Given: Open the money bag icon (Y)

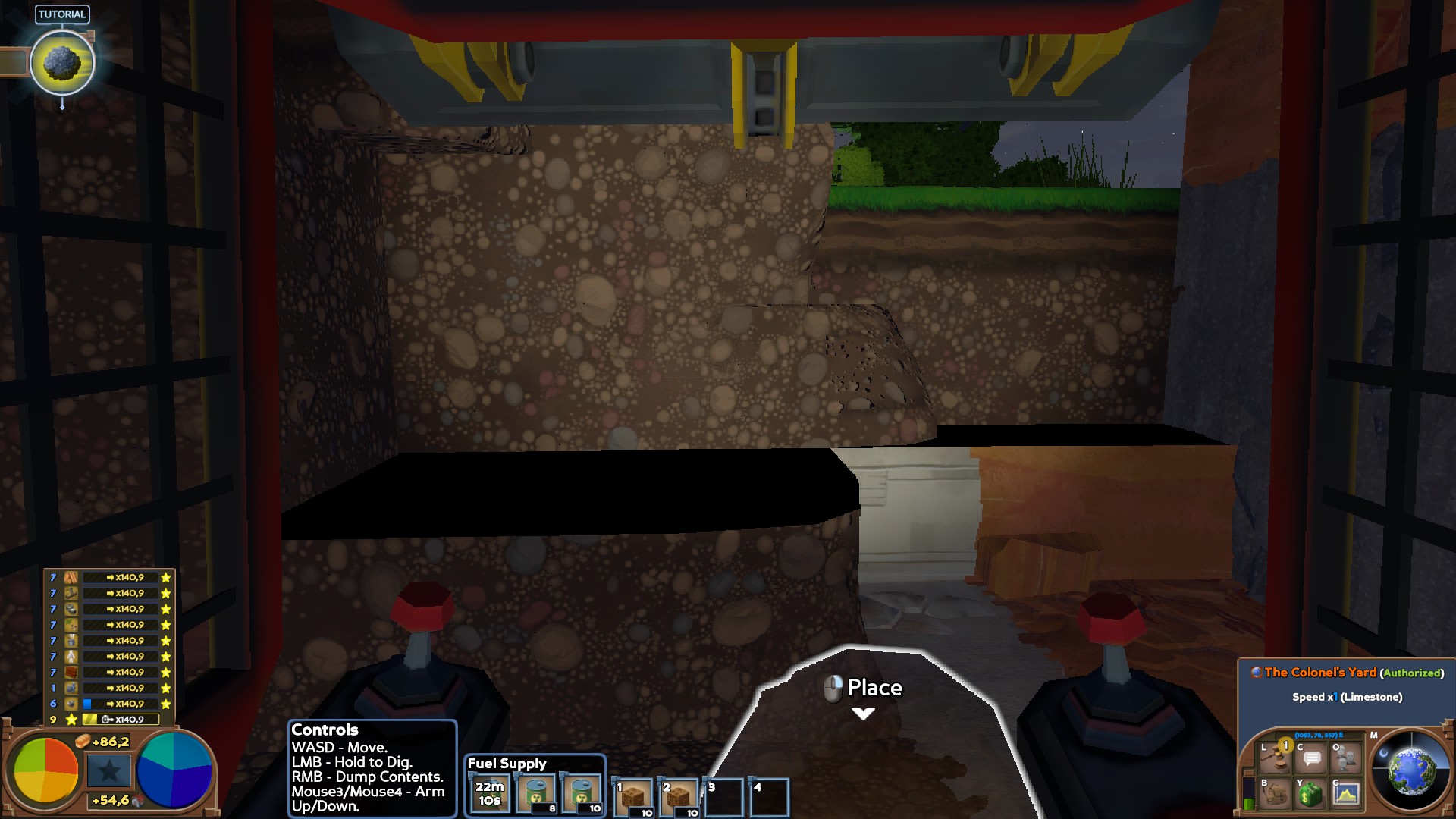Looking at the screenshot, I should coord(1310,795).
